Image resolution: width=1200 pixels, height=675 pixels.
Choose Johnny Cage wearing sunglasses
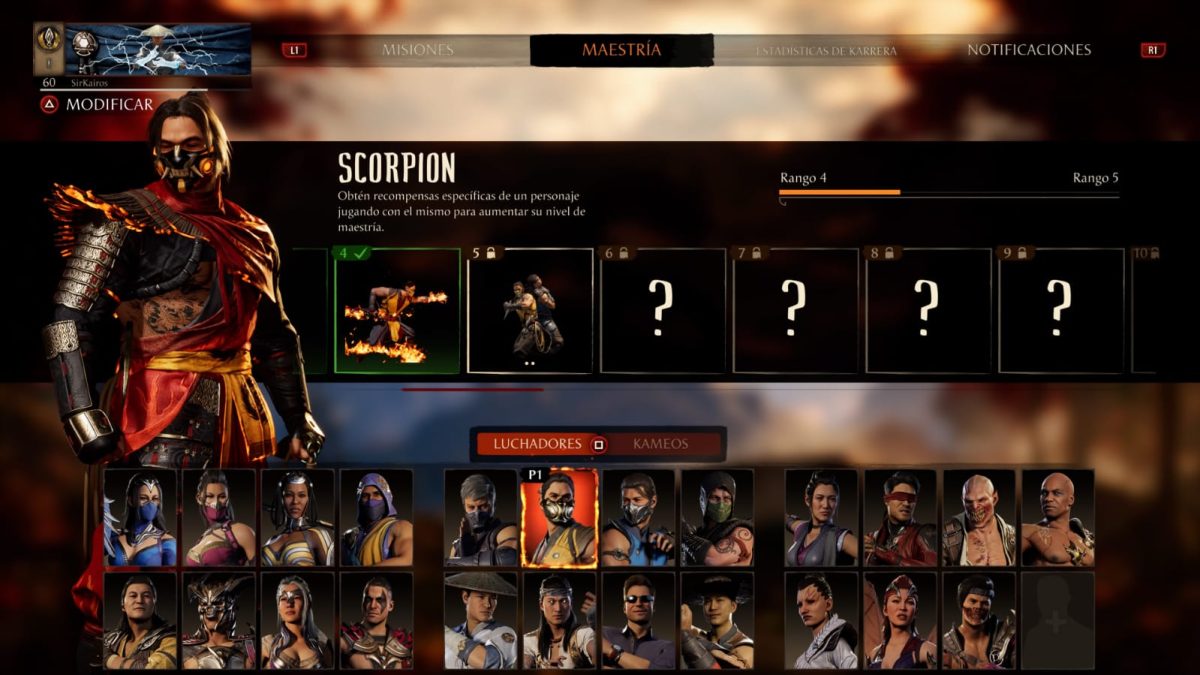639,620
